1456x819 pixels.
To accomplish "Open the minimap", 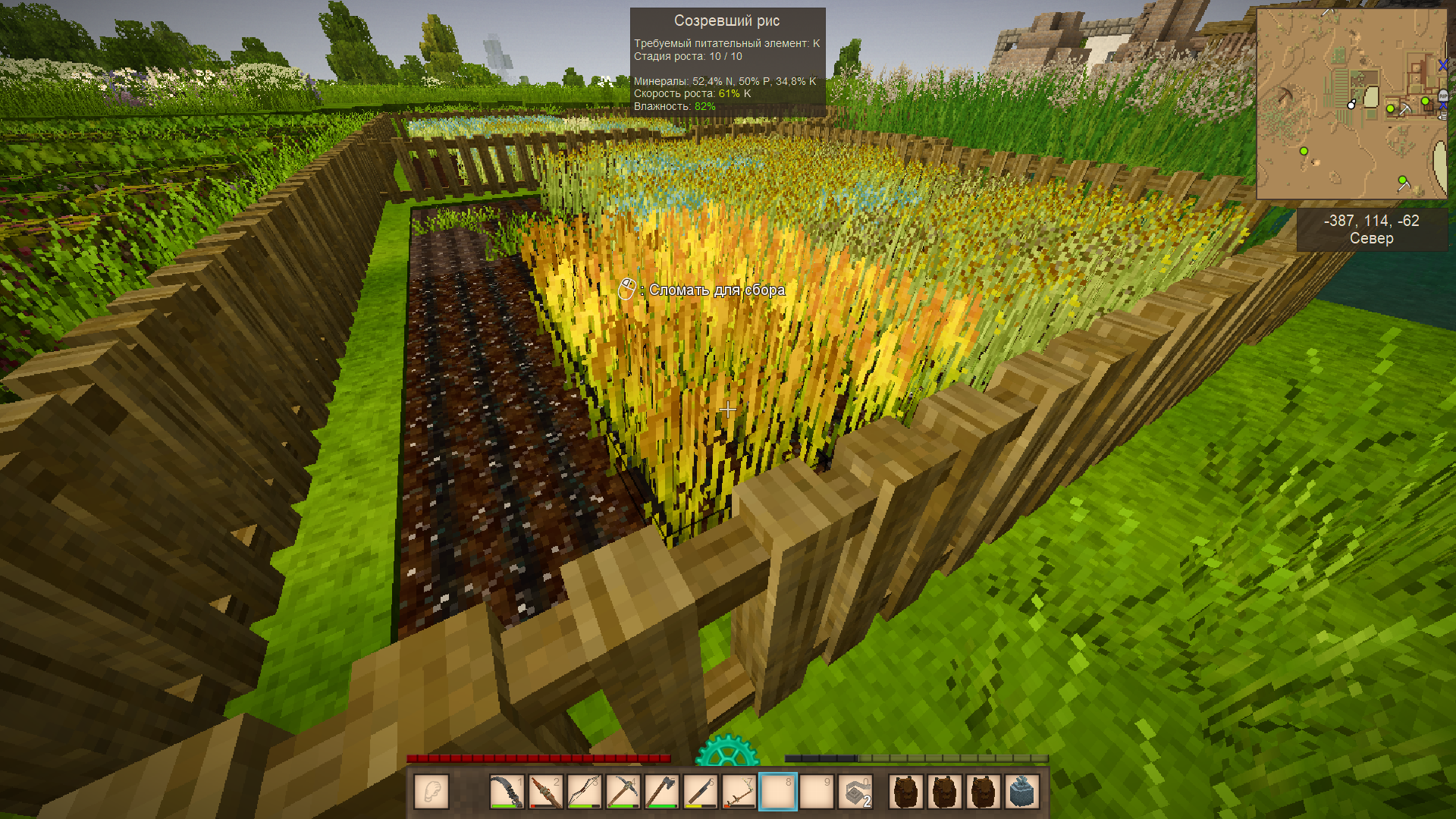I will 1351,104.
